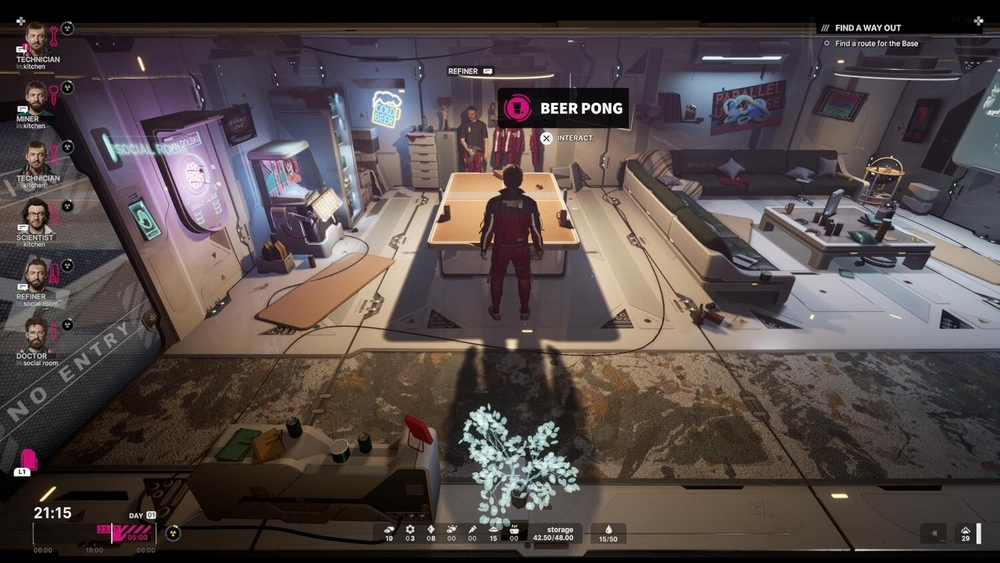The width and height of the screenshot is (1000, 563).
Task: Click the radiation hazard icon beside the timeline
Action: pos(173,533)
